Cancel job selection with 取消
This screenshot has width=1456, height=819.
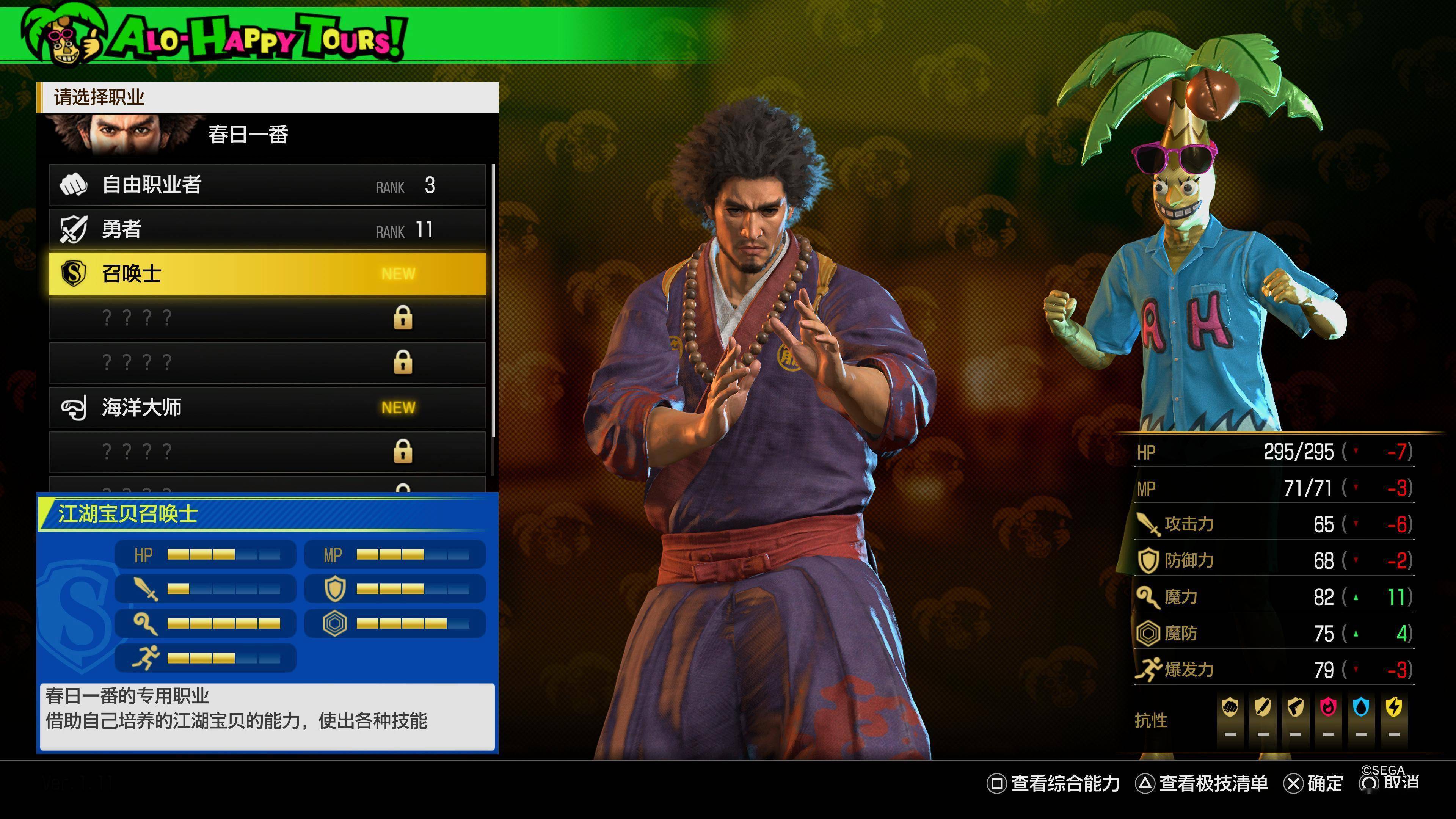tap(1390, 782)
